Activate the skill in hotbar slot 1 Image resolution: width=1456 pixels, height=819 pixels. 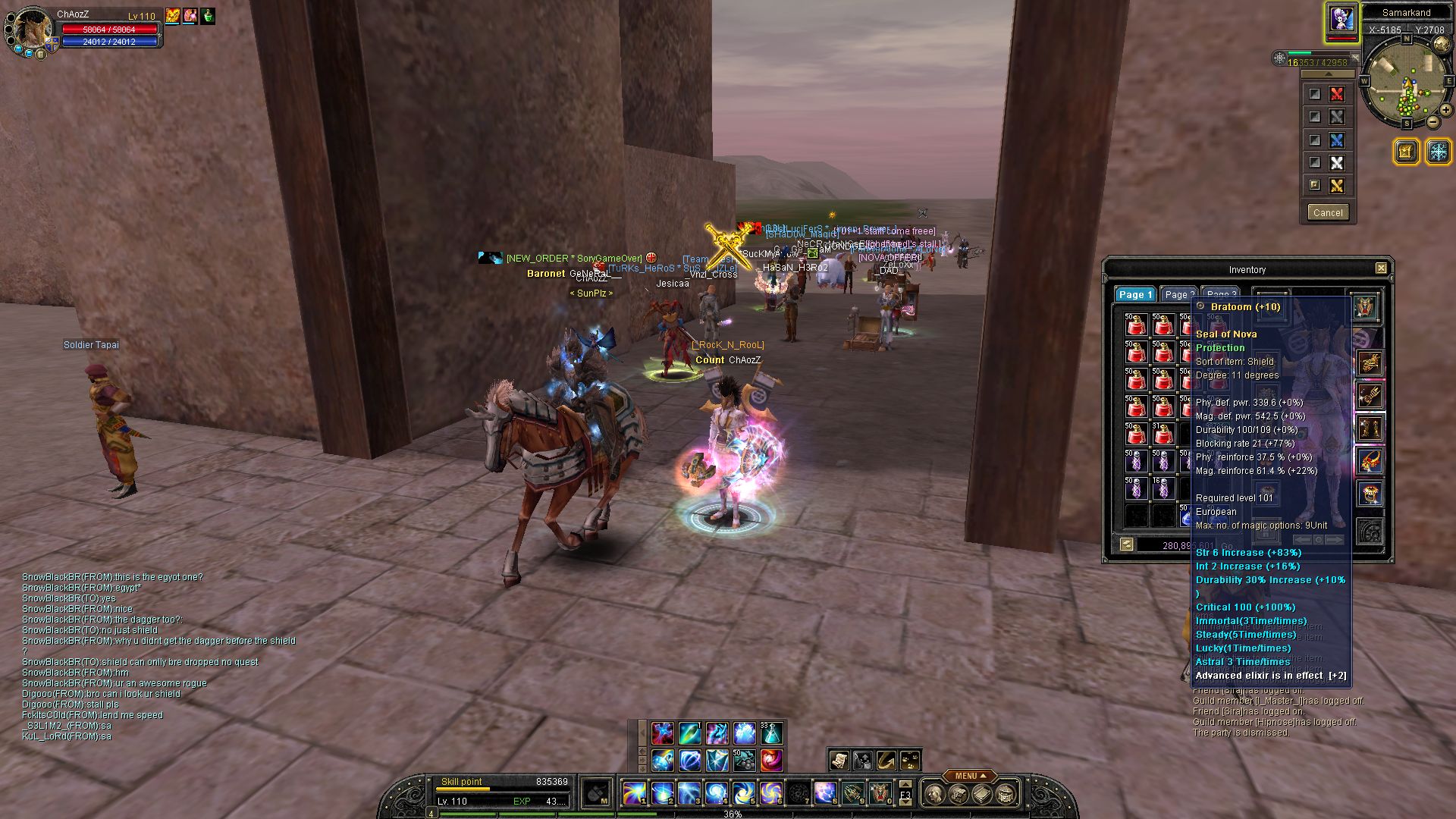pyautogui.click(x=634, y=793)
